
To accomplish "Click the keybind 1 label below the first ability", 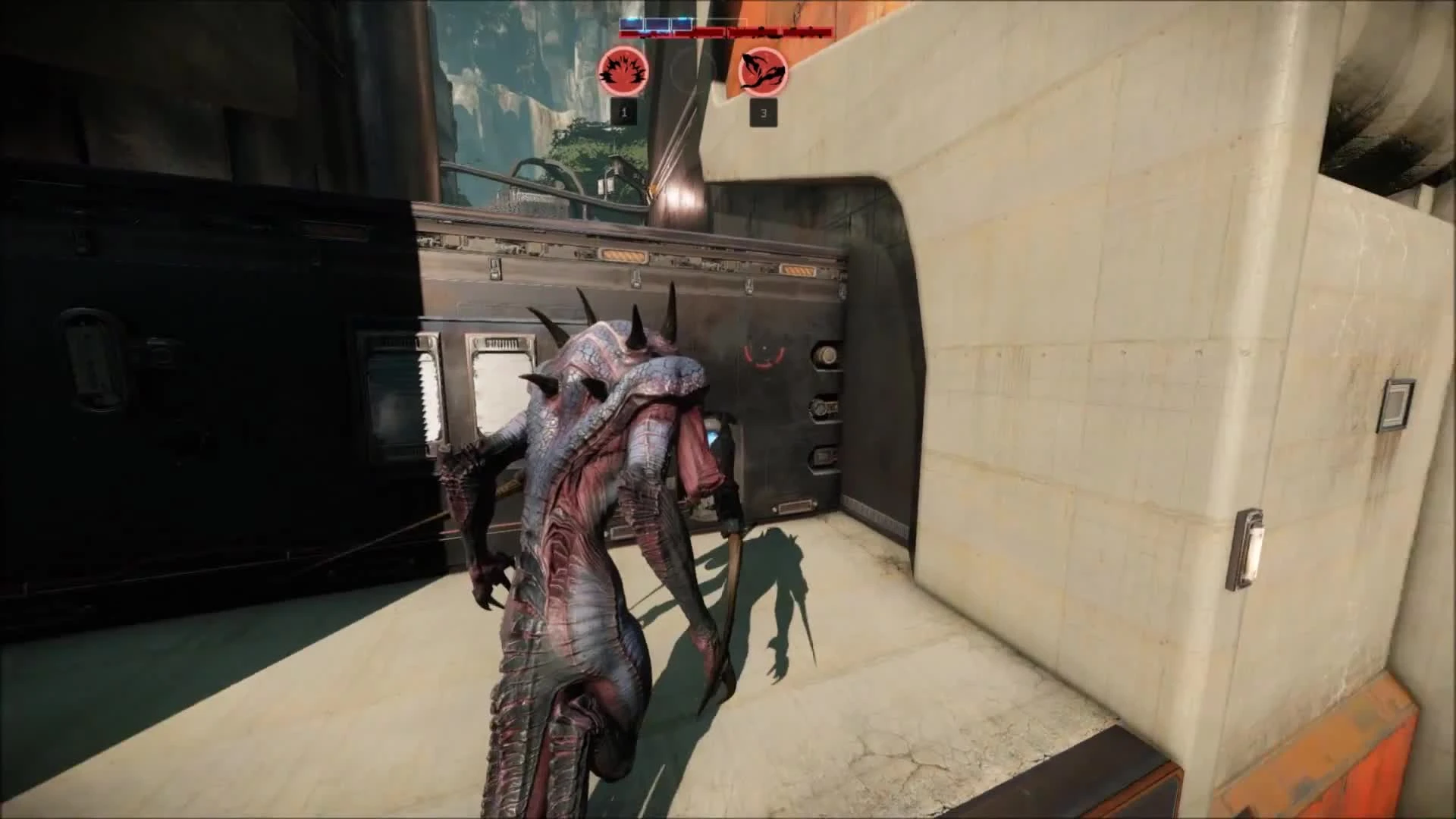I will click(624, 110).
